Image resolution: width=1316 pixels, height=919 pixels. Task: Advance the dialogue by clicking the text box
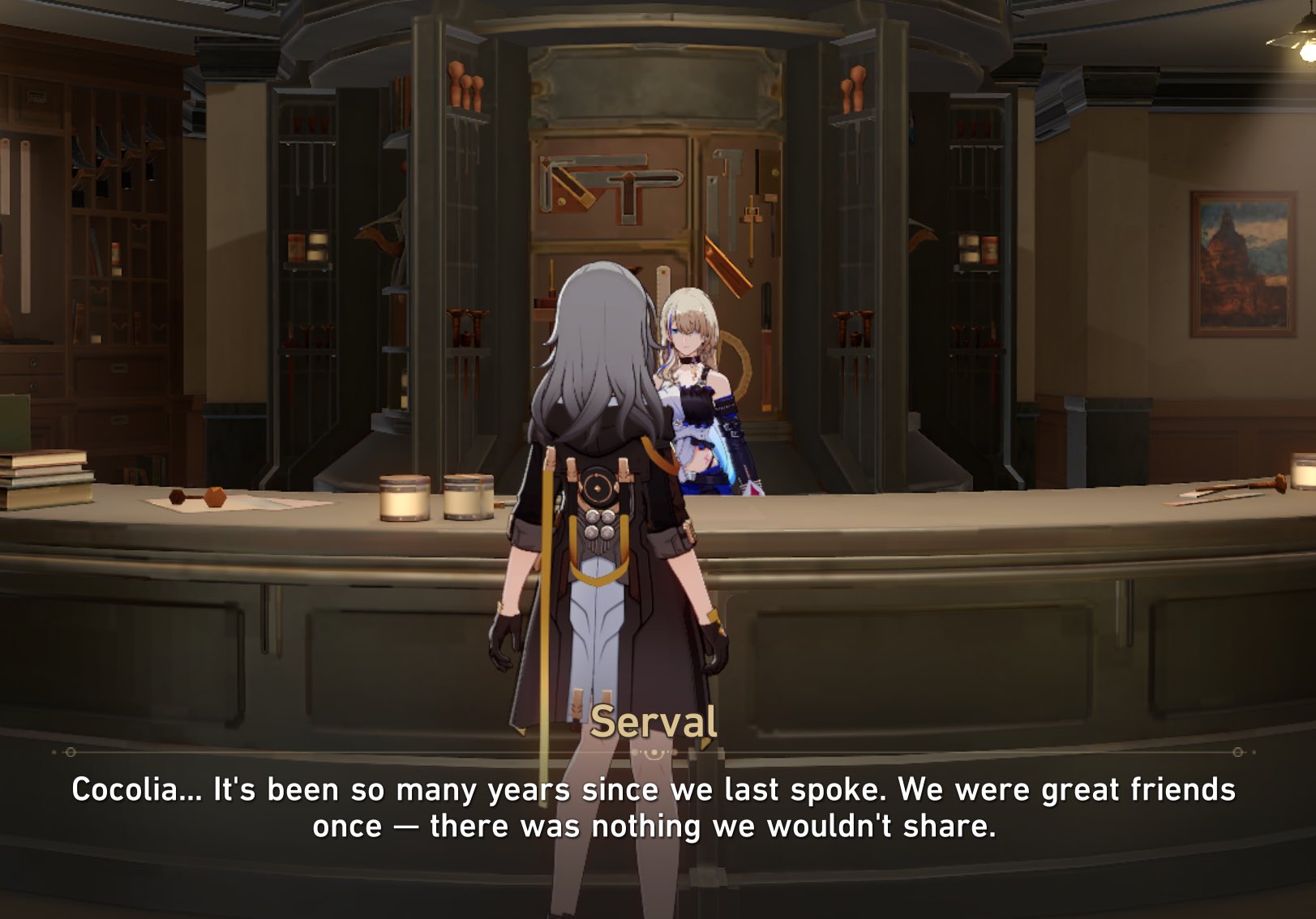[x=657, y=810]
